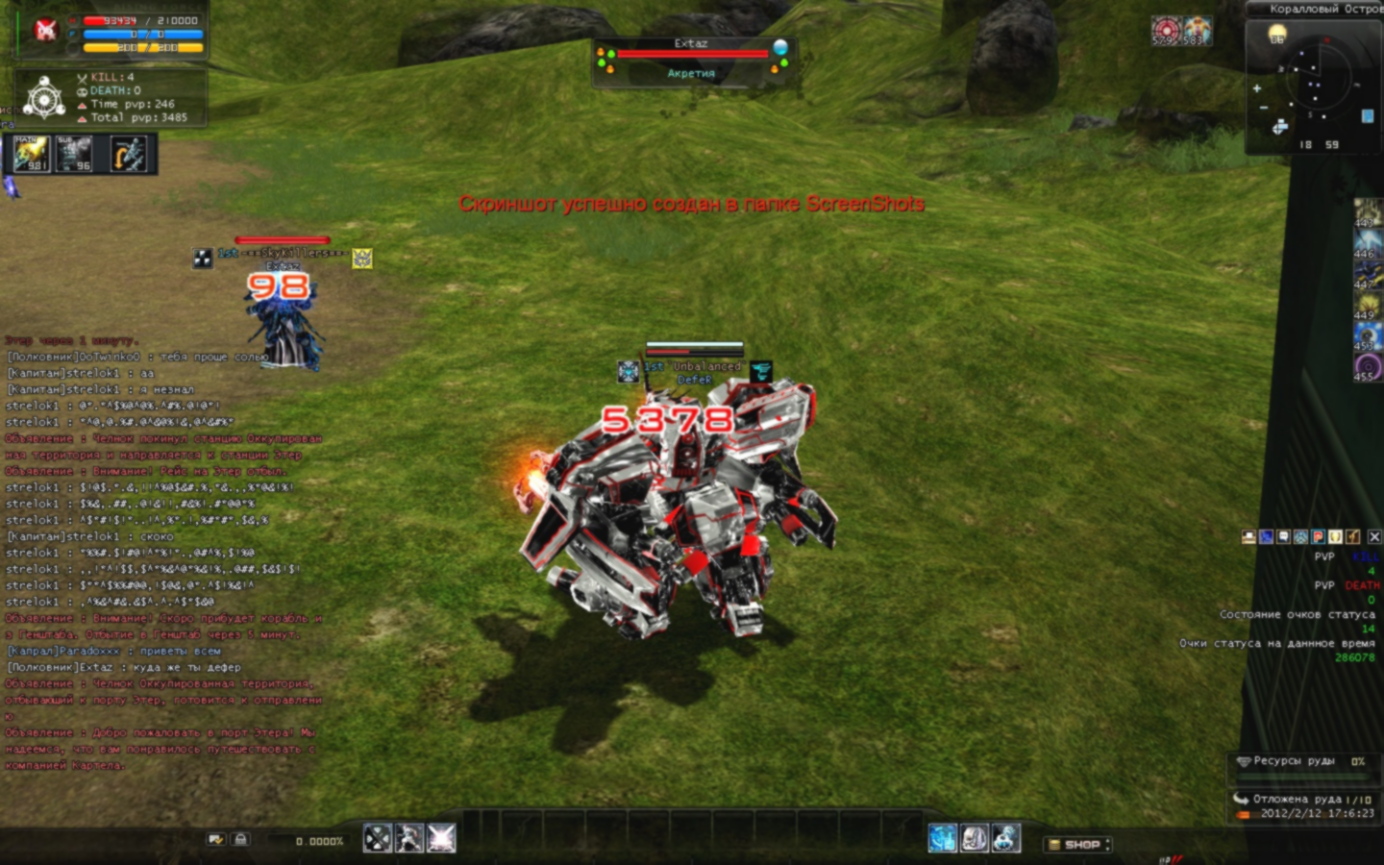Click the minimap zoom-in plus button
This screenshot has width=1384, height=865.
(x=1257, y=89)
